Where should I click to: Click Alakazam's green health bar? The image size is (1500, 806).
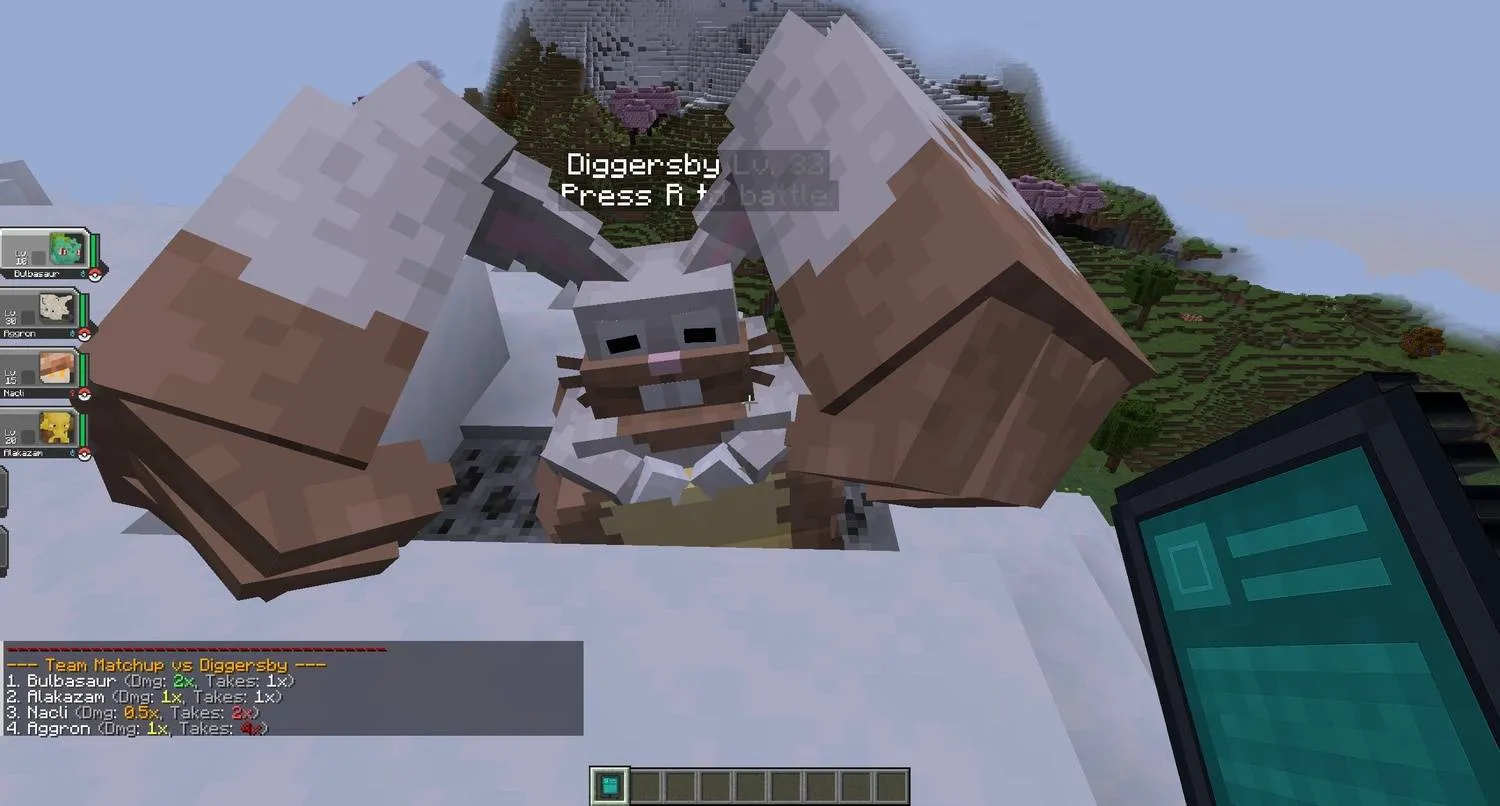82,426
